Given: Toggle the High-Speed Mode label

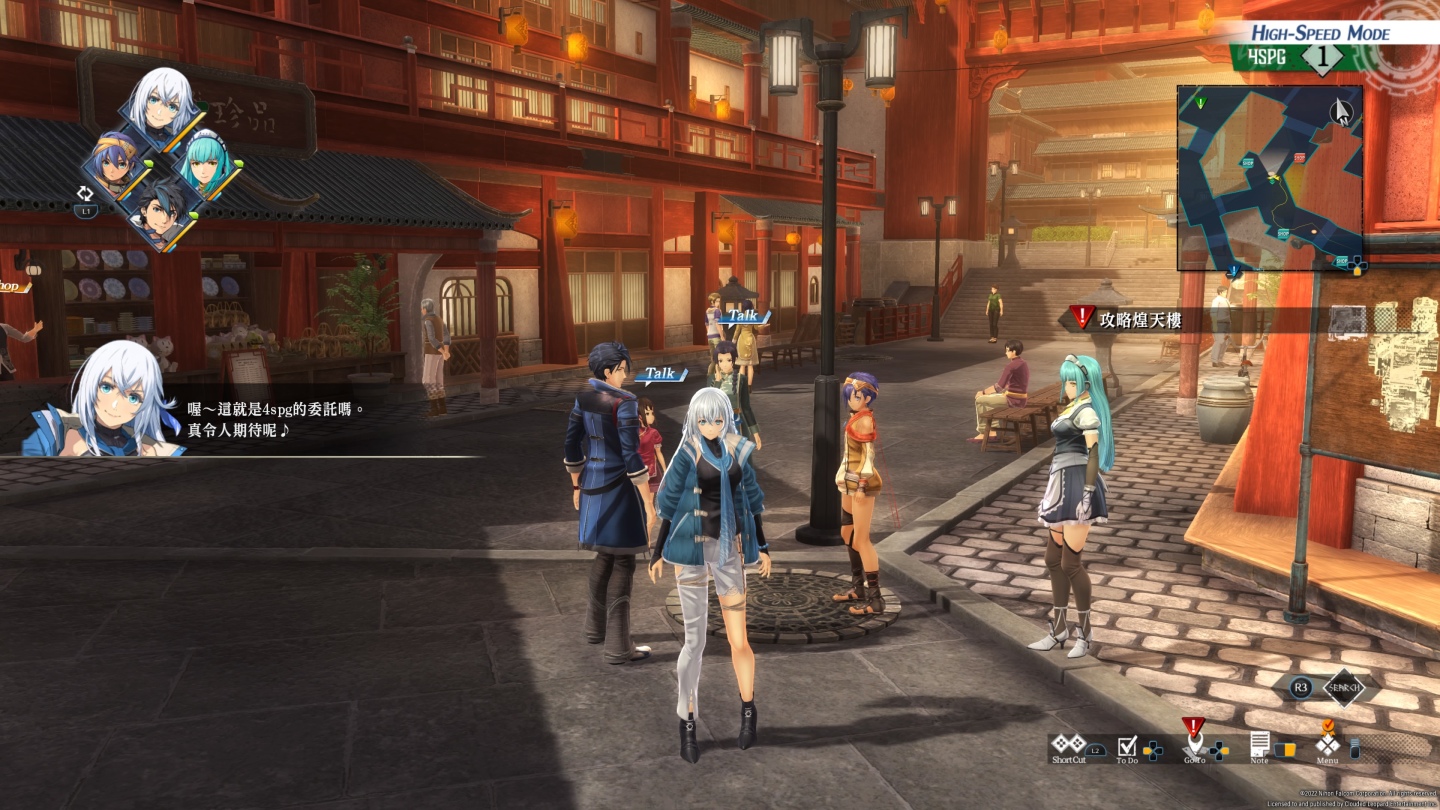Looking at the screenshot, I should coord(1320,32).
